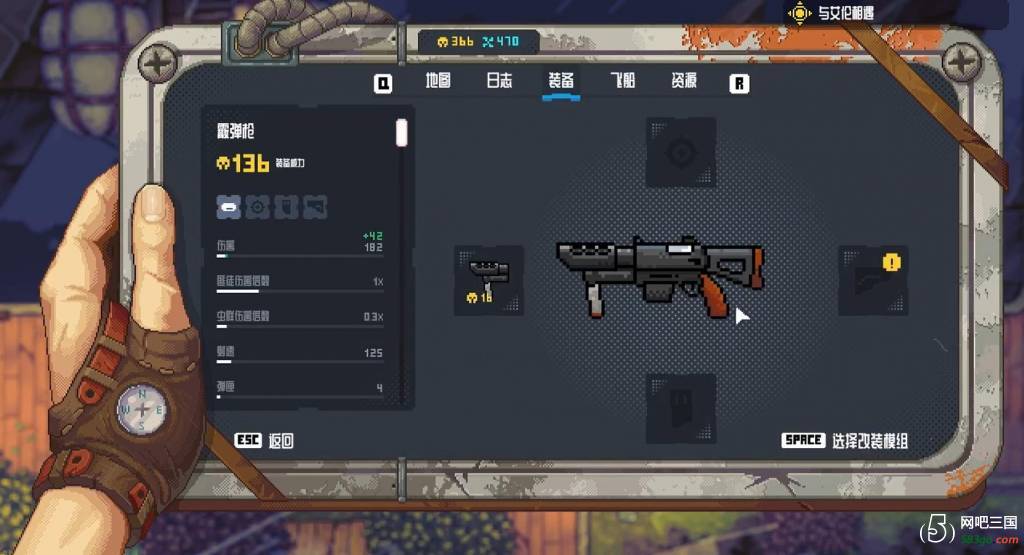Open the 日志 (Journal) tab
Viewport: 1024px width, 555px height.
pos(499,82)
